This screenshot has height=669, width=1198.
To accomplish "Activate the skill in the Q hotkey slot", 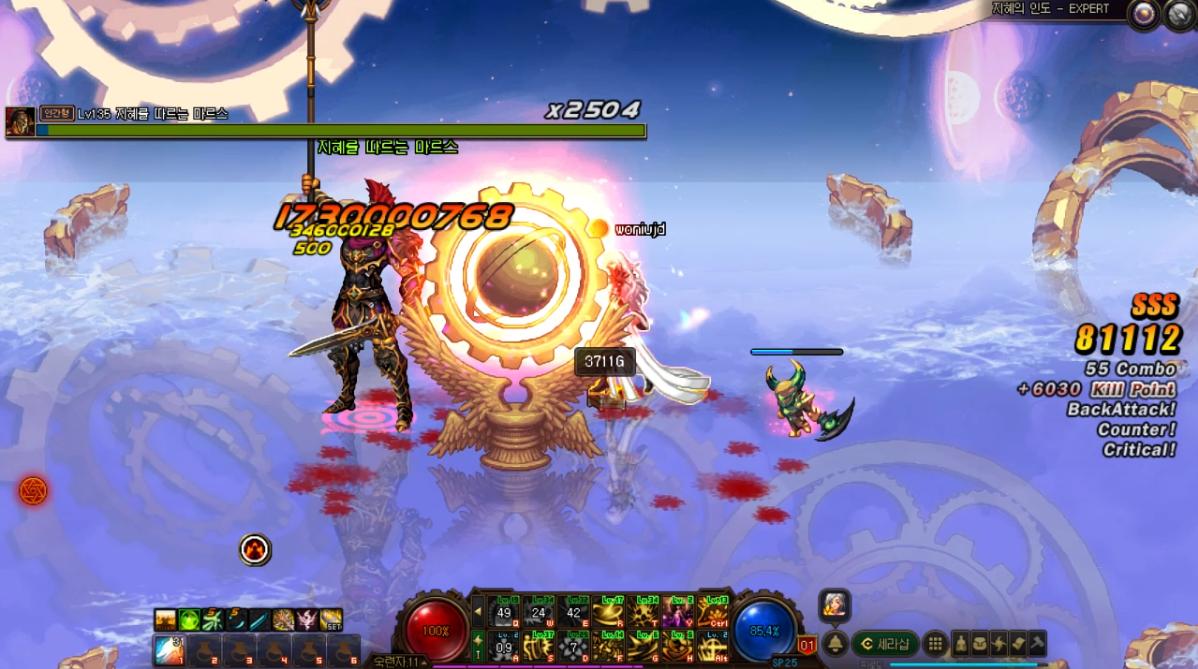I will [504, 611].
